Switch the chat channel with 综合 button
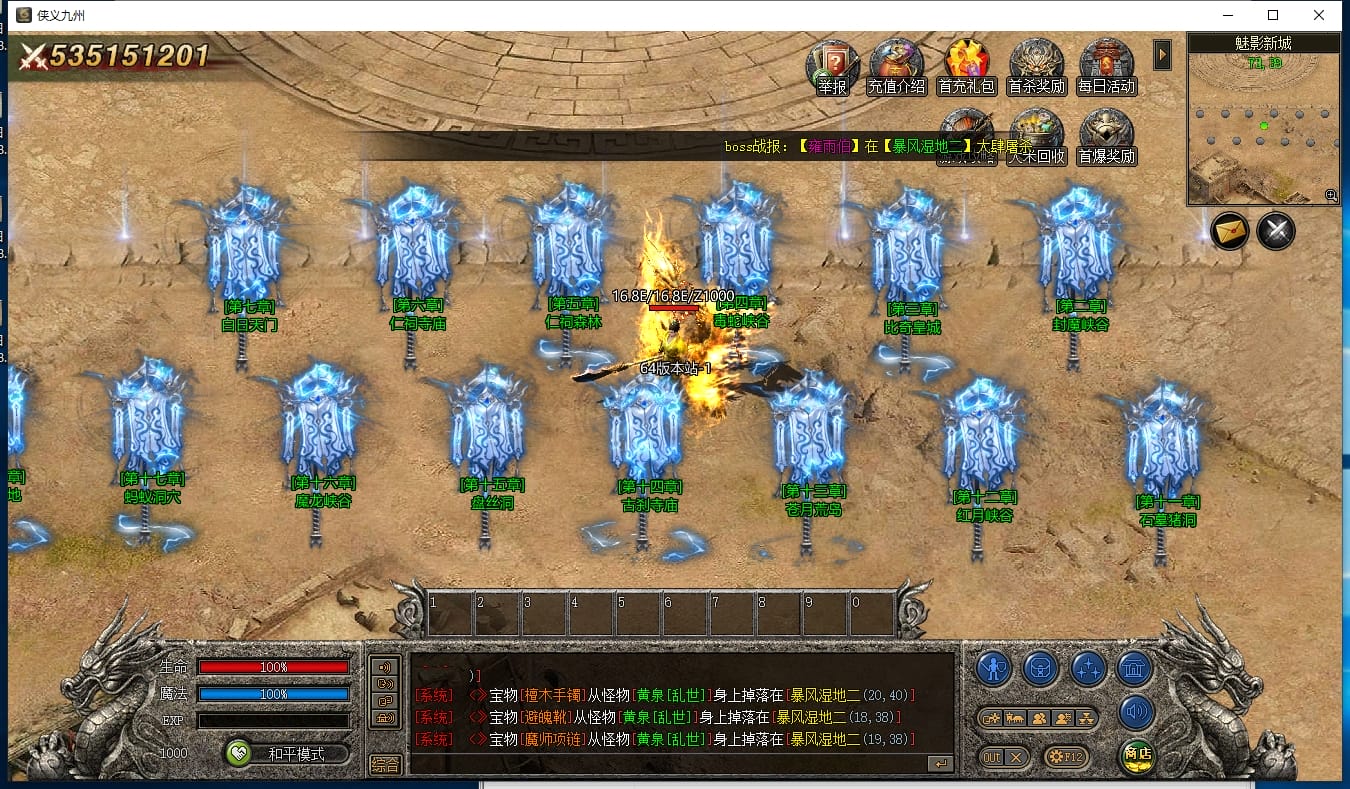Viewport: 1350px width, 789px height. tap(385, 764)
